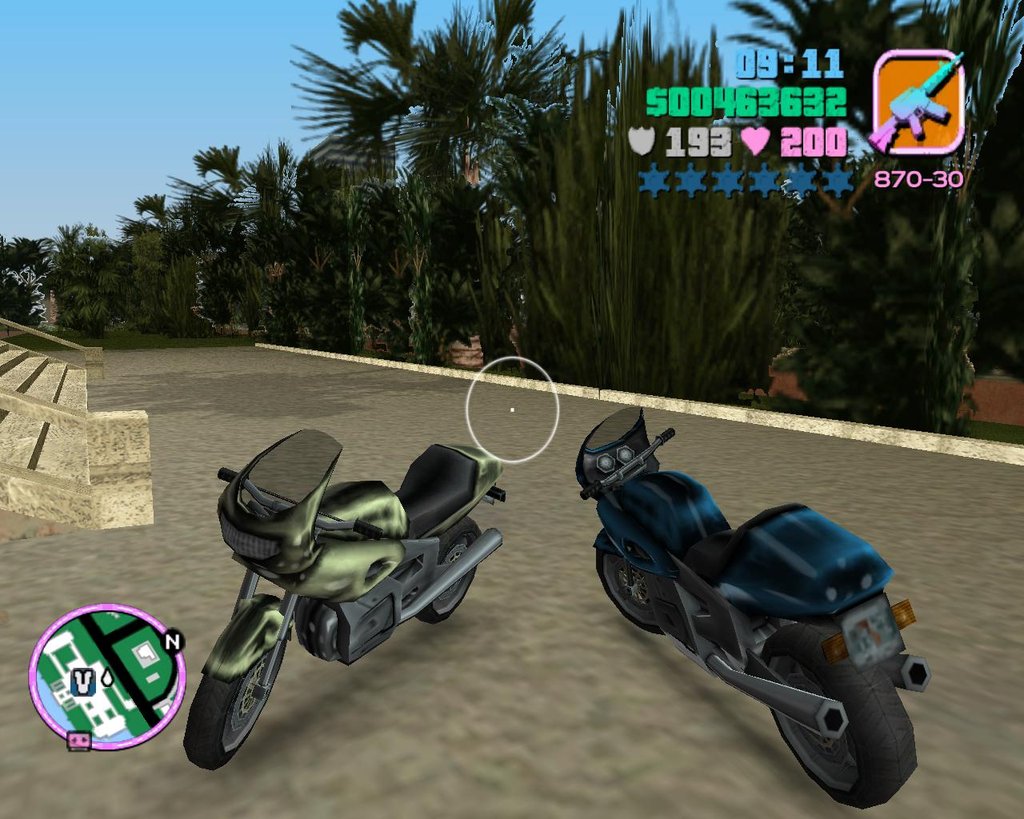Select the V marker on the minimap
The image size is (1024, 819).
(x=82, y=683)
